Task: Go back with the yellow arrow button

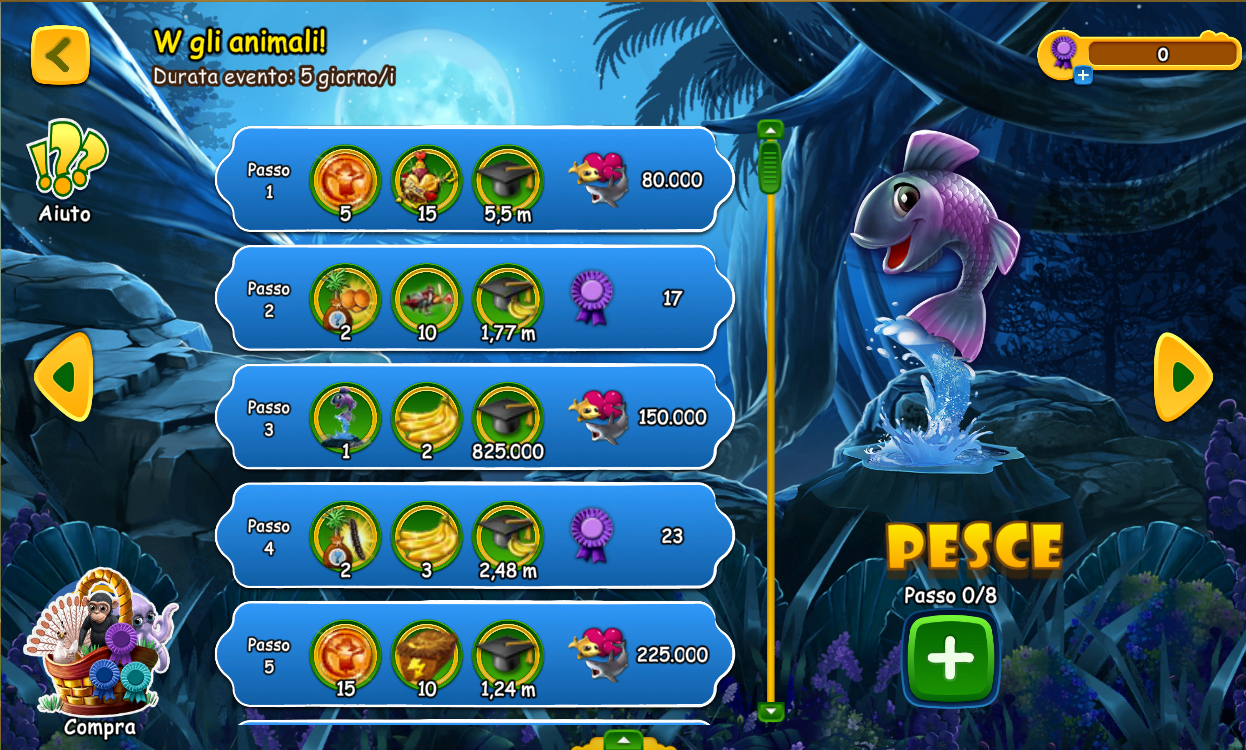Action: [60, 55]
